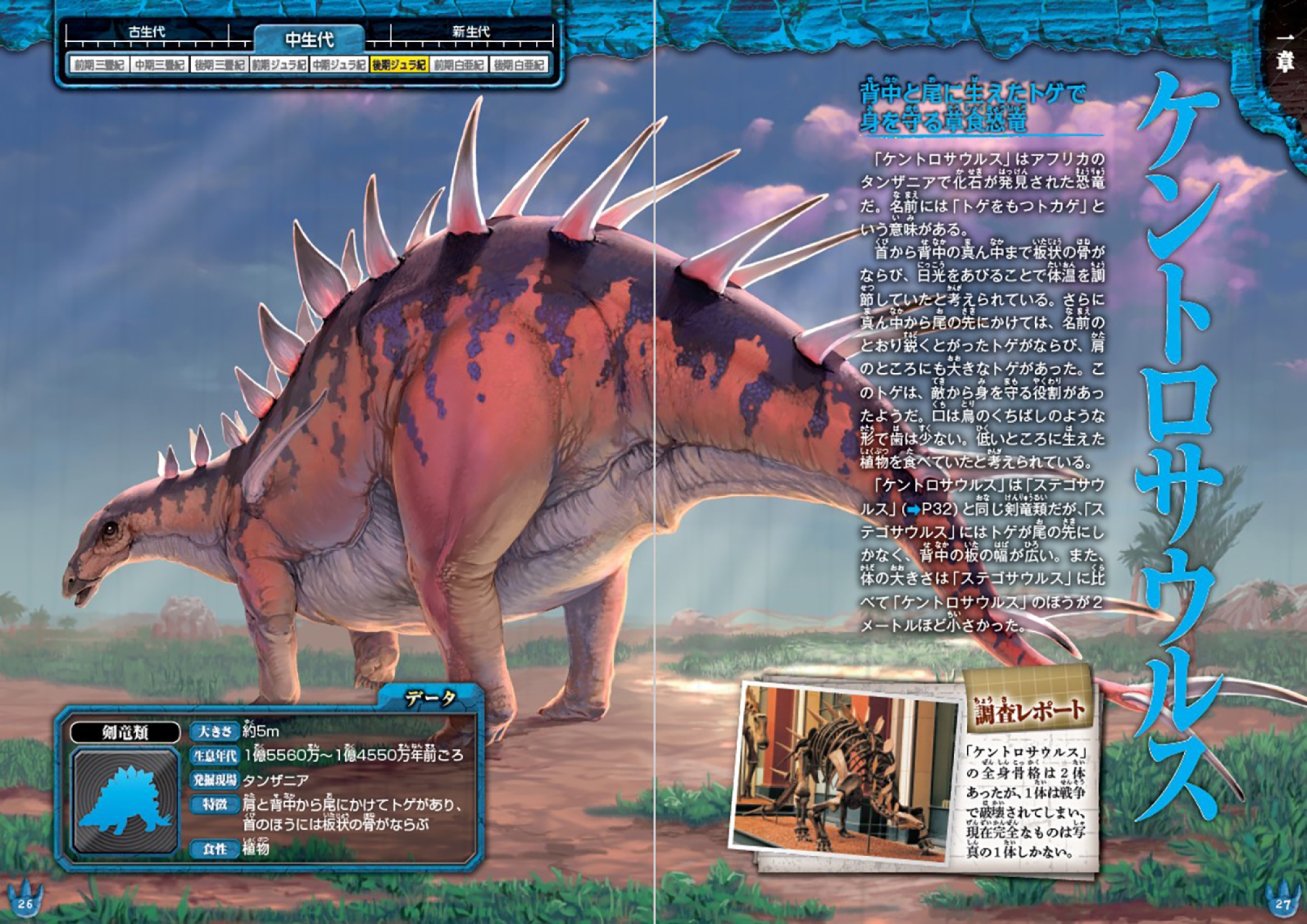The width and height of the screenshot is (1307, 924).
Task: Choose the 中期ジュラ紀 period cell
Action: (339, 65)
